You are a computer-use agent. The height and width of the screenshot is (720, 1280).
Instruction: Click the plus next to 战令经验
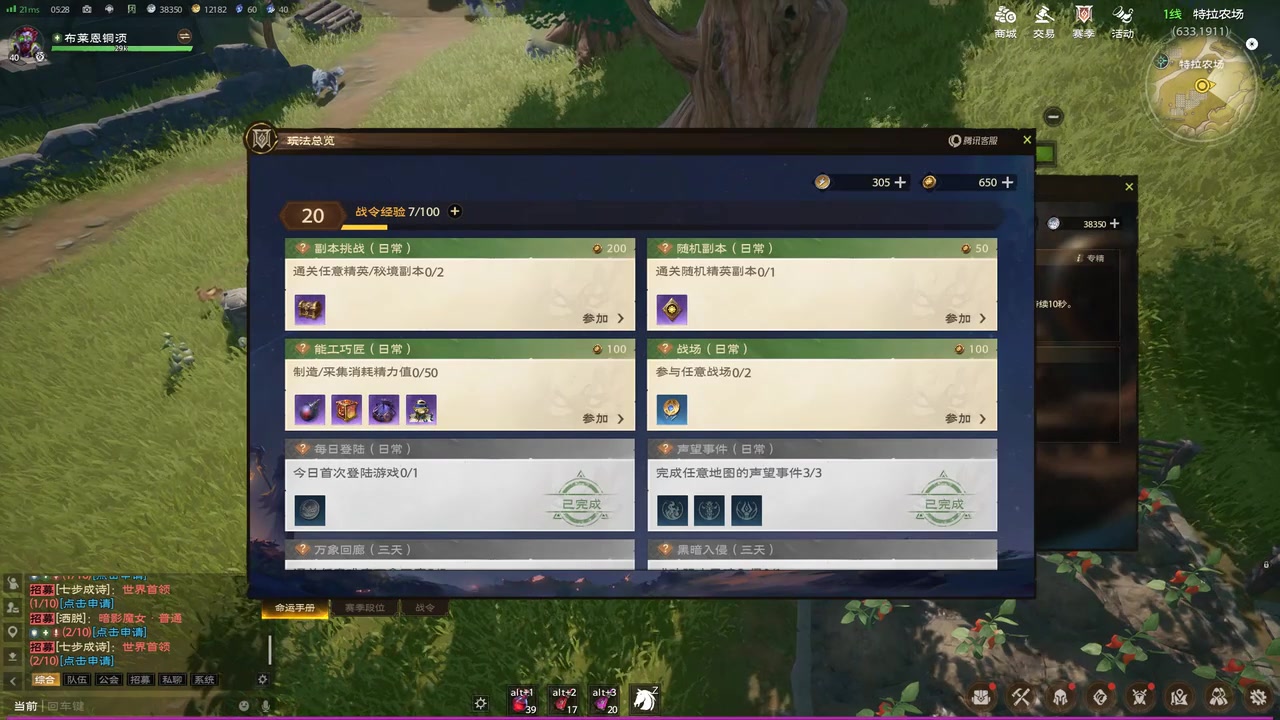pos(454,211)
